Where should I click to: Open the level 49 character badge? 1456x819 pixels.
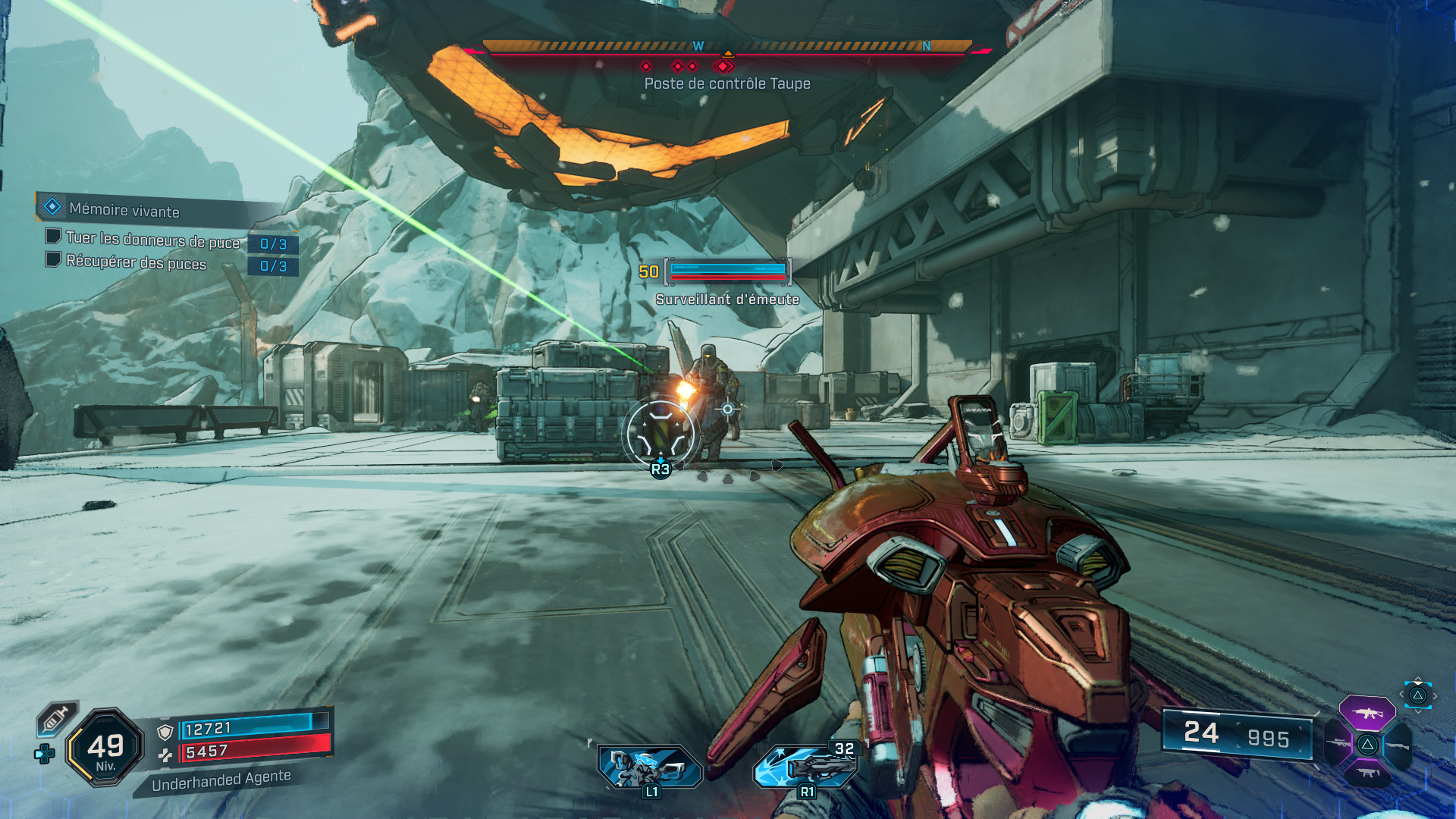pyautogui.click(x=105, y=747)
